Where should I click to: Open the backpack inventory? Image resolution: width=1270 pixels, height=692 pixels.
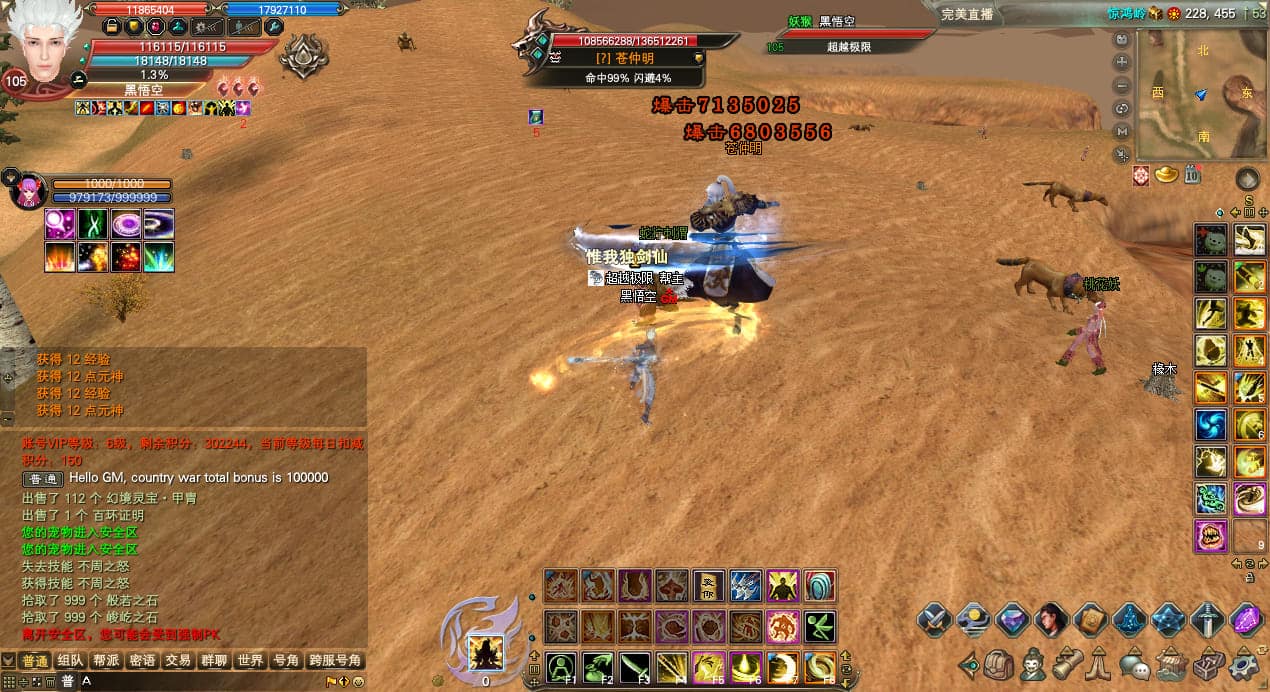(999, 664)
